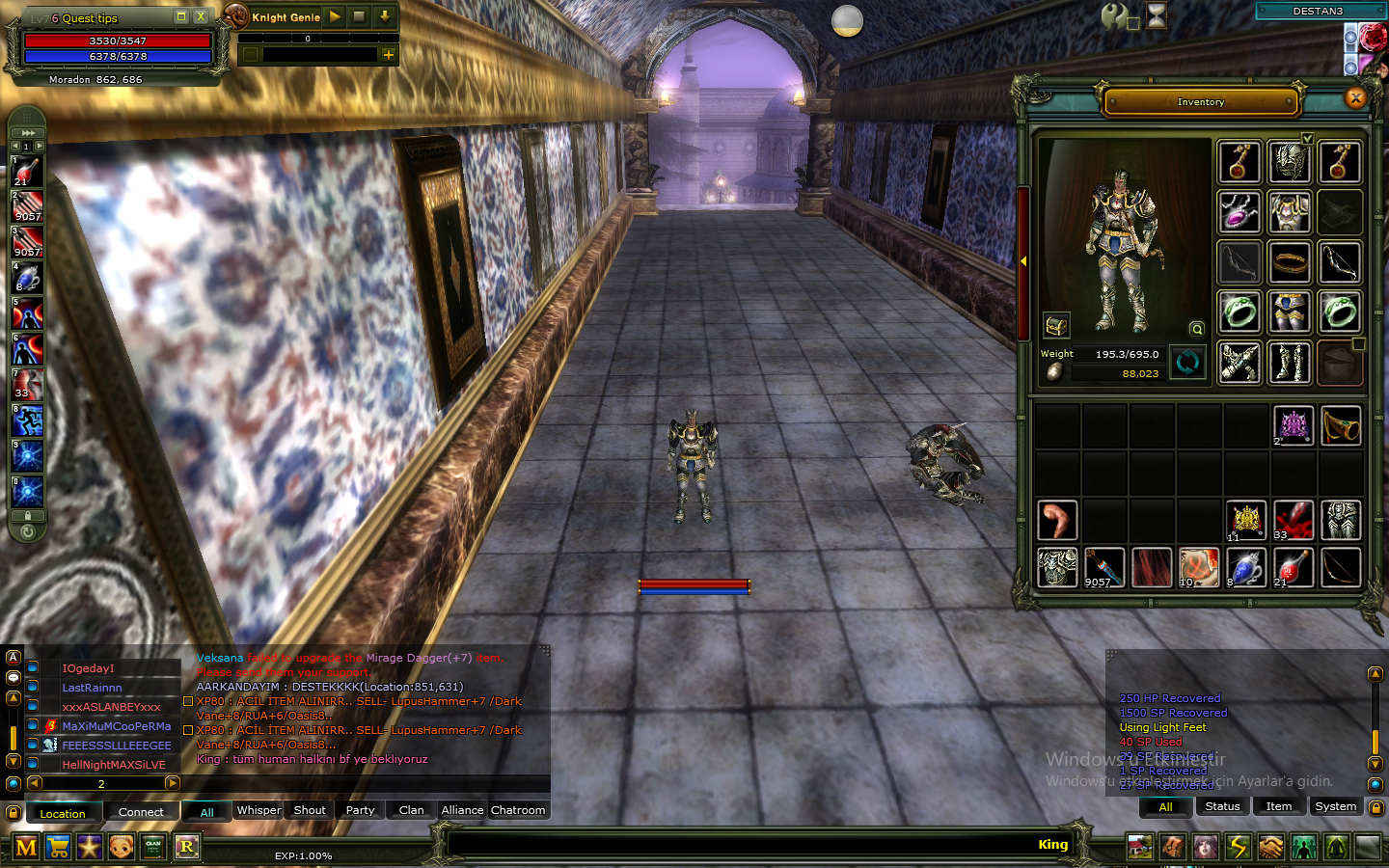The width and height of the screenshot is (1389, 868).
Task: Switch to the Alliance chat tab
Action: tap(462, 810)
